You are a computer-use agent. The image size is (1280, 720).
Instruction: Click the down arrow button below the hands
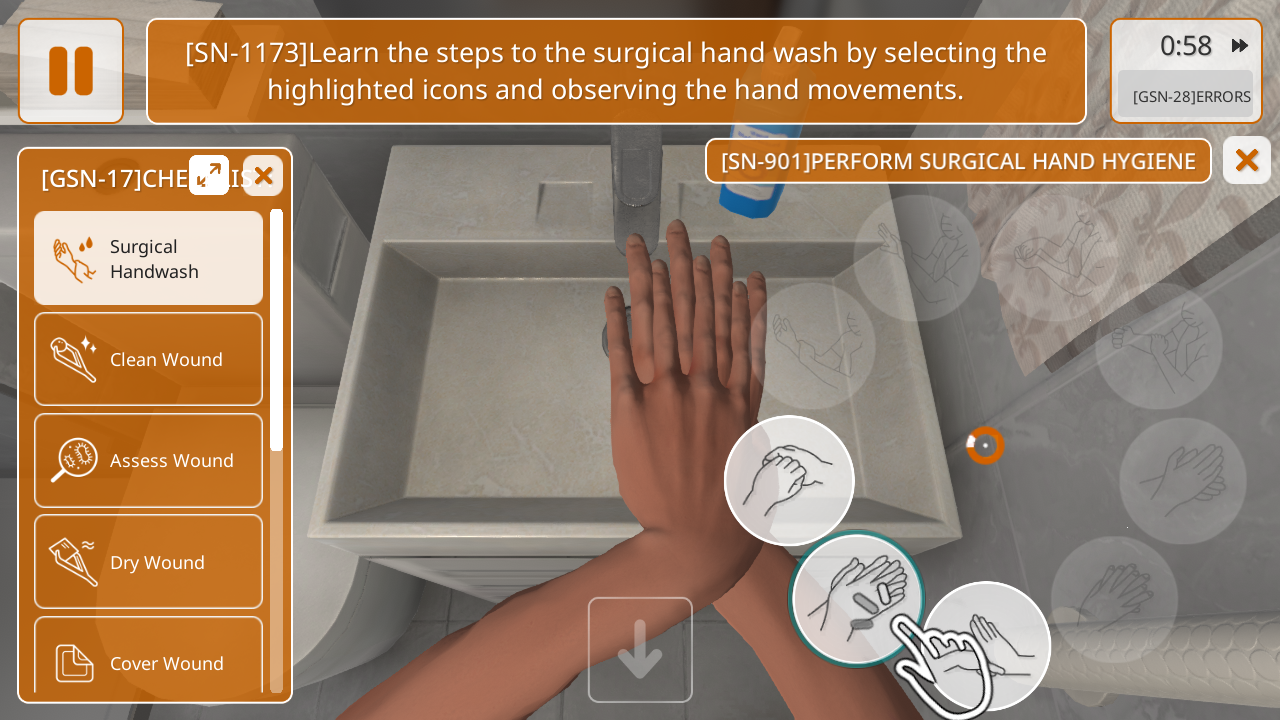point(640,650)
